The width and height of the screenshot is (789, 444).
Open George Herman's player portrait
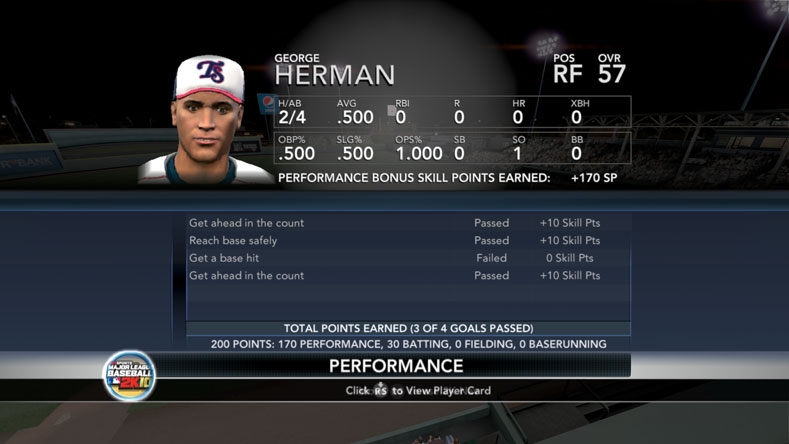click(207, 120)
